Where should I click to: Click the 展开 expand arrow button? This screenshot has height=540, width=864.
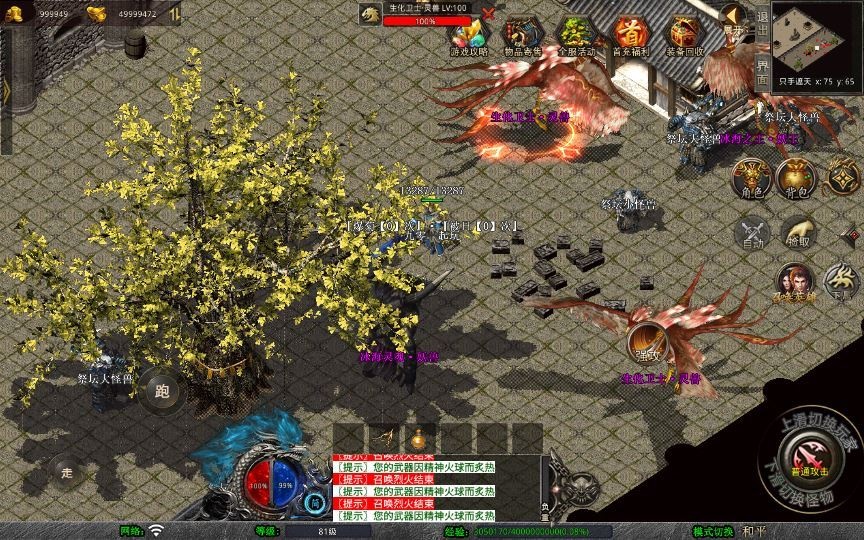click(735, 19)
